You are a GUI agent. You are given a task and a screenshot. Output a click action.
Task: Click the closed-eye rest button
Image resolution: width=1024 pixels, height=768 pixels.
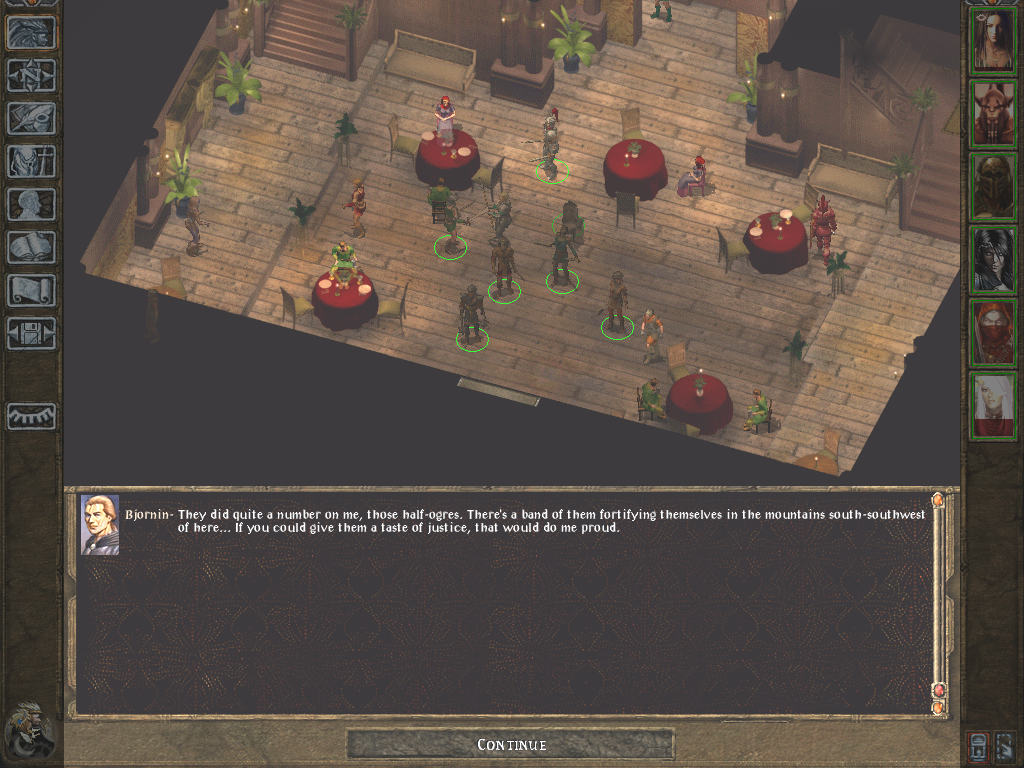[x=31, y=416]
